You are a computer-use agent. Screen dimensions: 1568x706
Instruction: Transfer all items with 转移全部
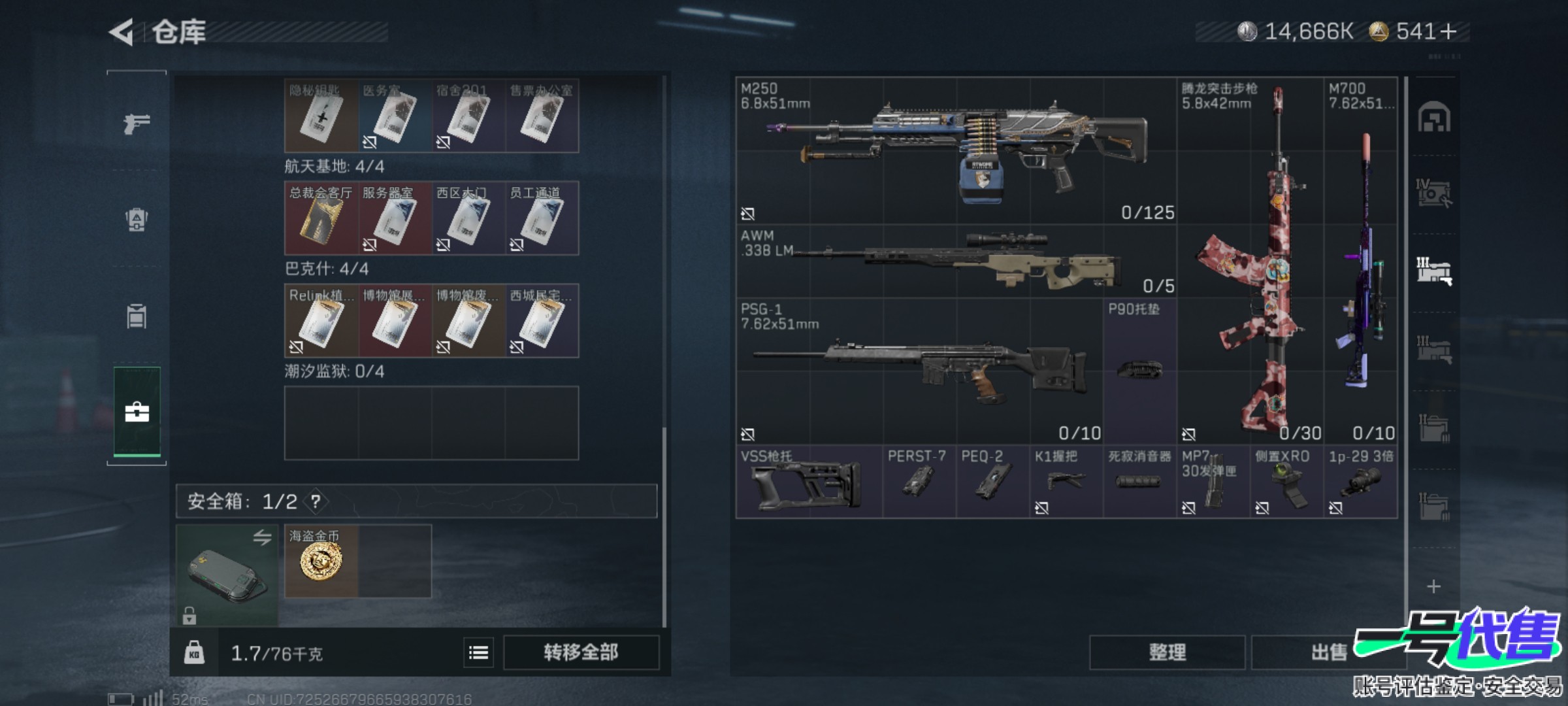click(581, 652)
